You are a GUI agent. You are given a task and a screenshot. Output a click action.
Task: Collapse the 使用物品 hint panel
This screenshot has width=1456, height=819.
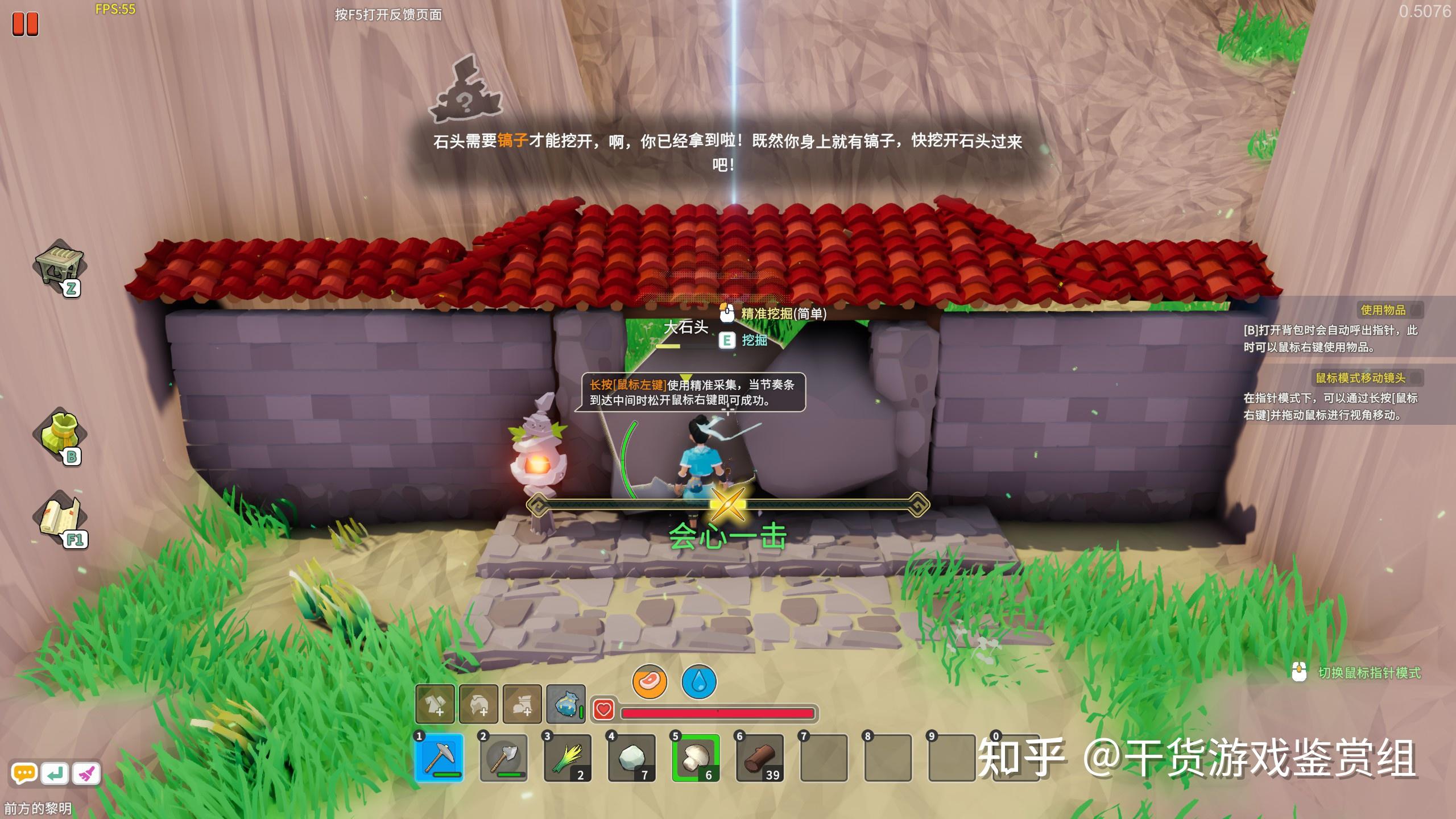pyautogui.click(x=1416, y=310)
